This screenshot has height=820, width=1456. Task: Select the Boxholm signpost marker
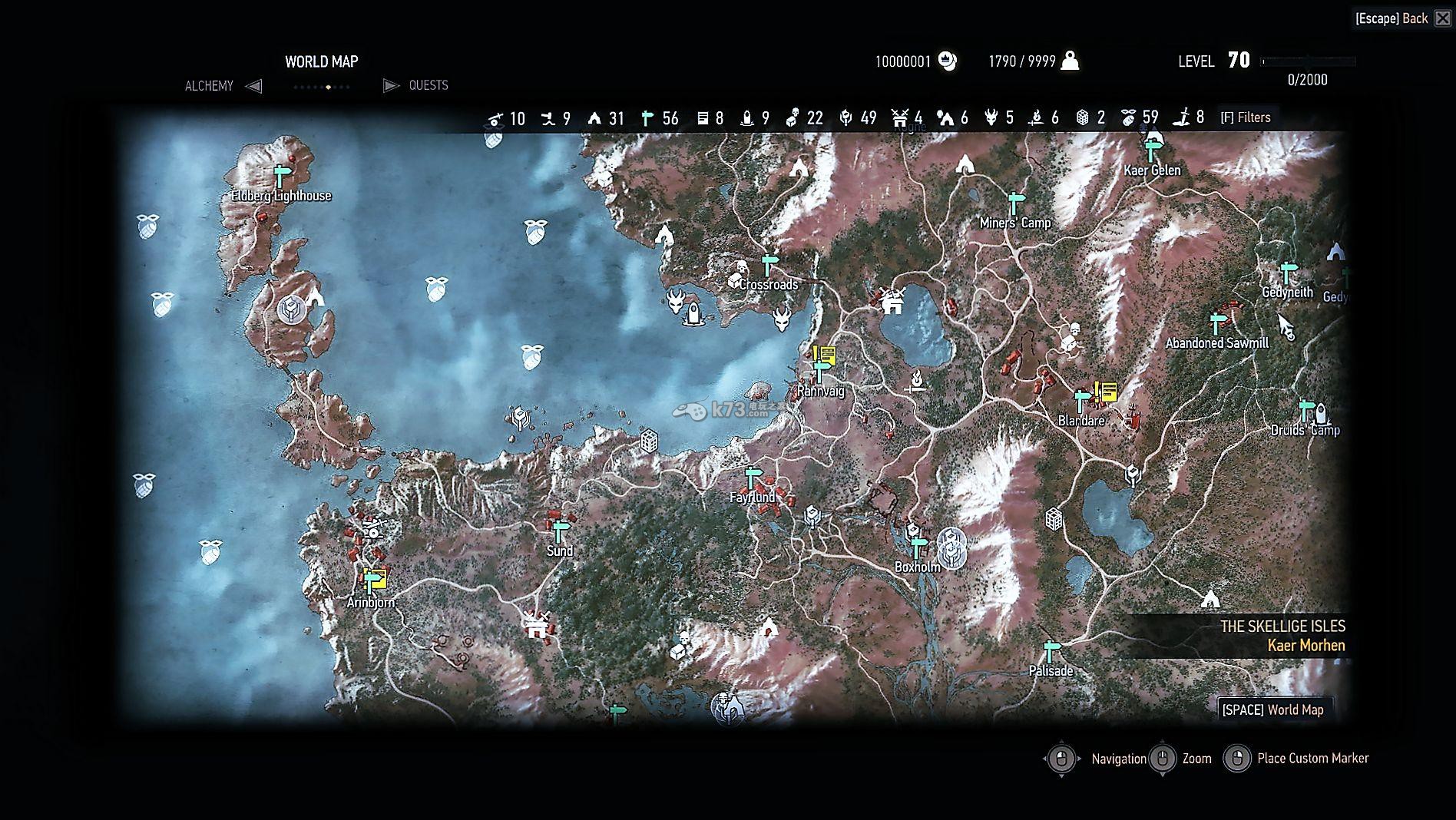pos(918,547)
